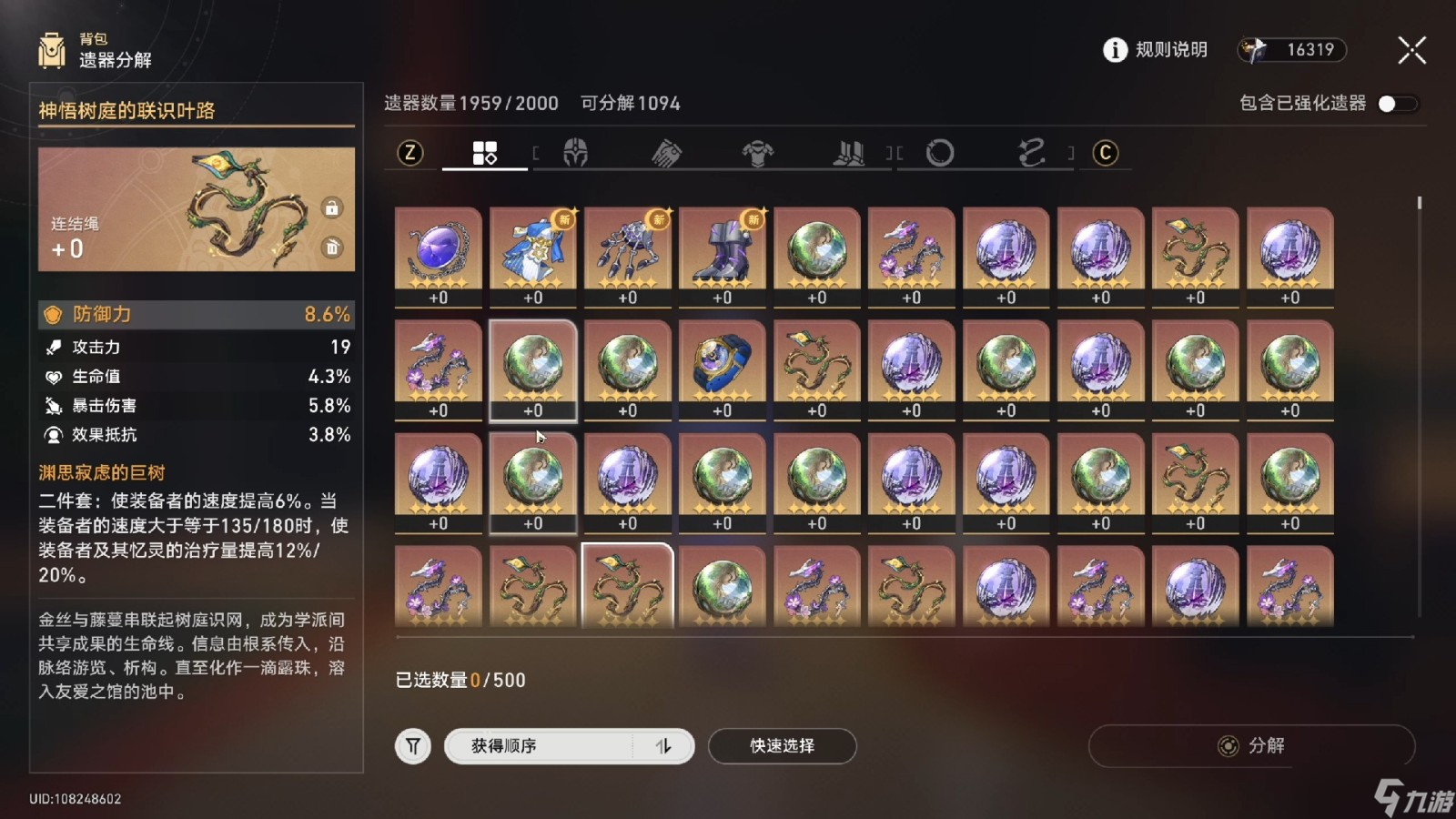Select the gloves filter icon
This screenshot has height=819, width=1456.
(x=667, y=153)
